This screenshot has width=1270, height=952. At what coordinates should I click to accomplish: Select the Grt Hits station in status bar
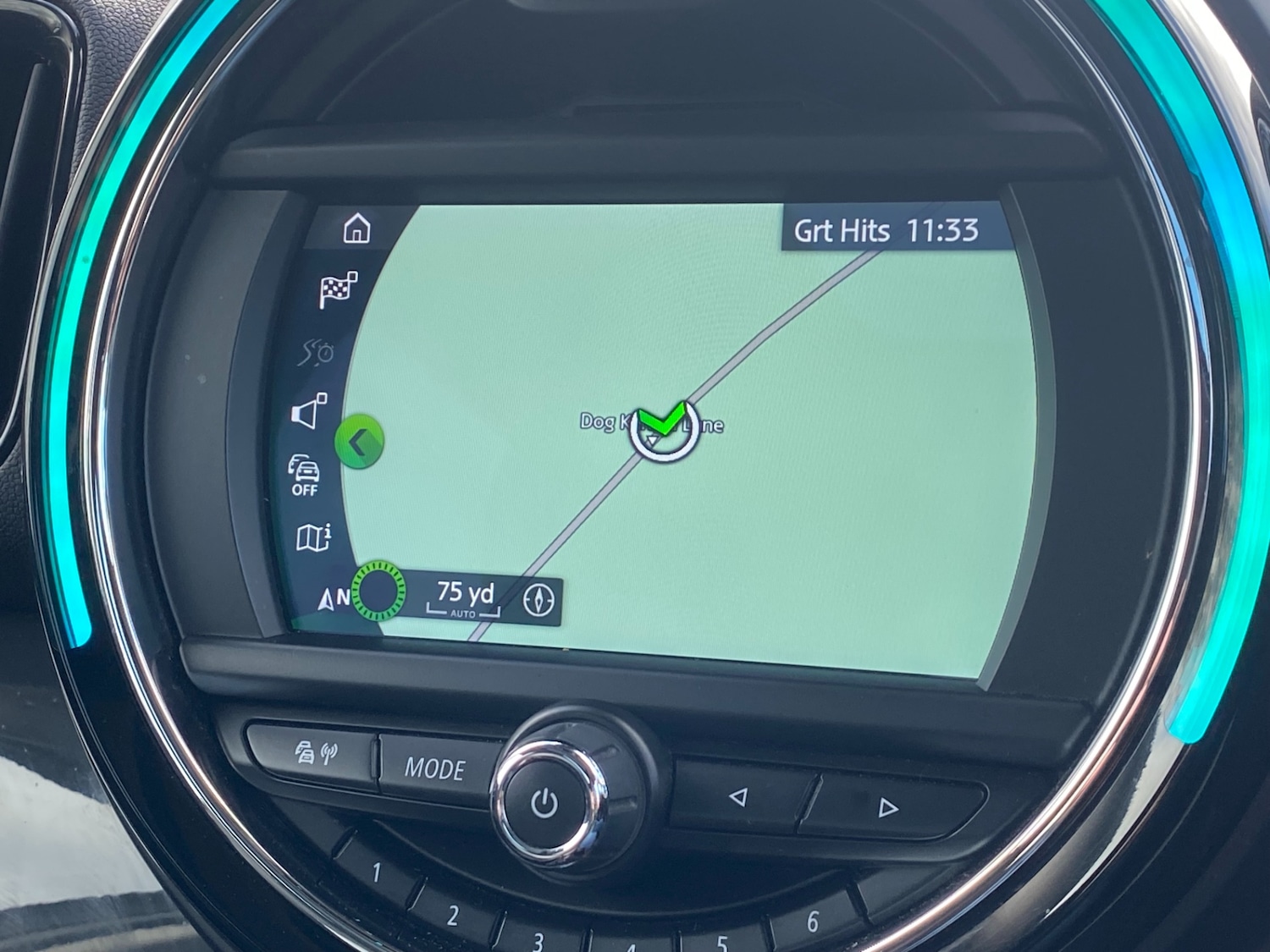(x=842, y=229)
